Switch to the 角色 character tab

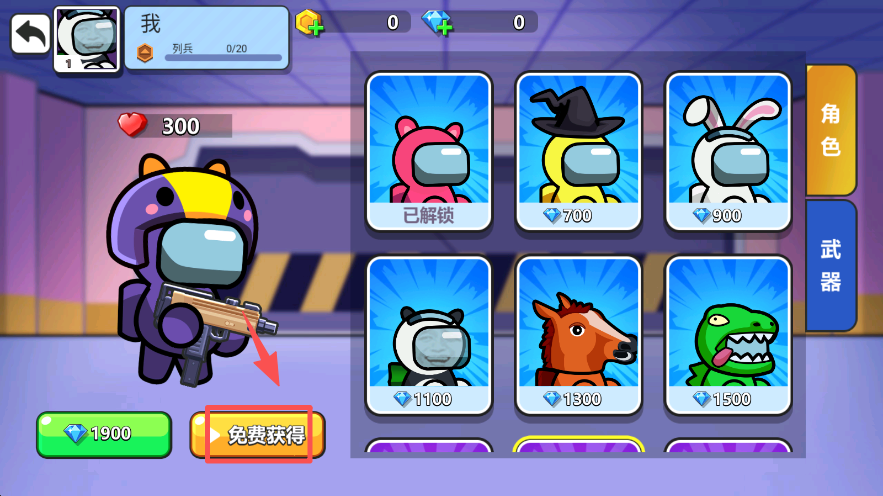point(830,130)
